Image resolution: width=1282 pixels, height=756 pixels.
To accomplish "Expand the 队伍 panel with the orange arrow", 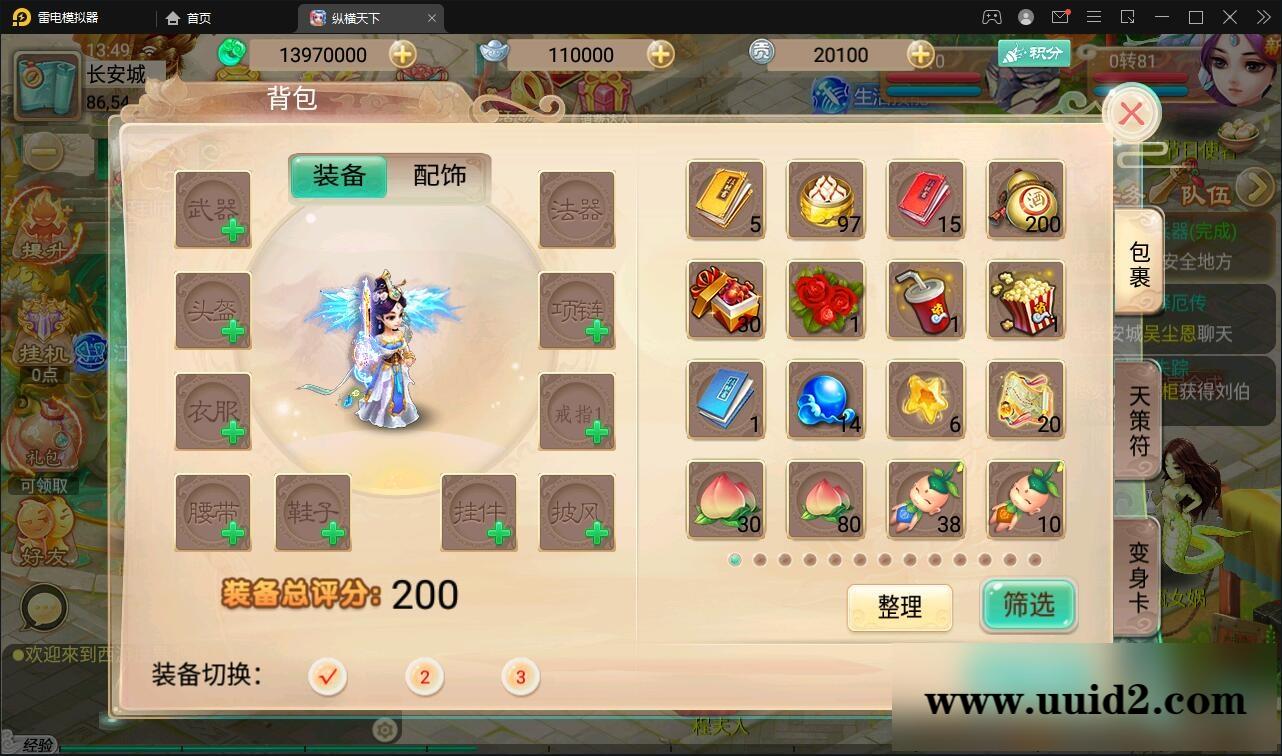I will coord(1256,186).
